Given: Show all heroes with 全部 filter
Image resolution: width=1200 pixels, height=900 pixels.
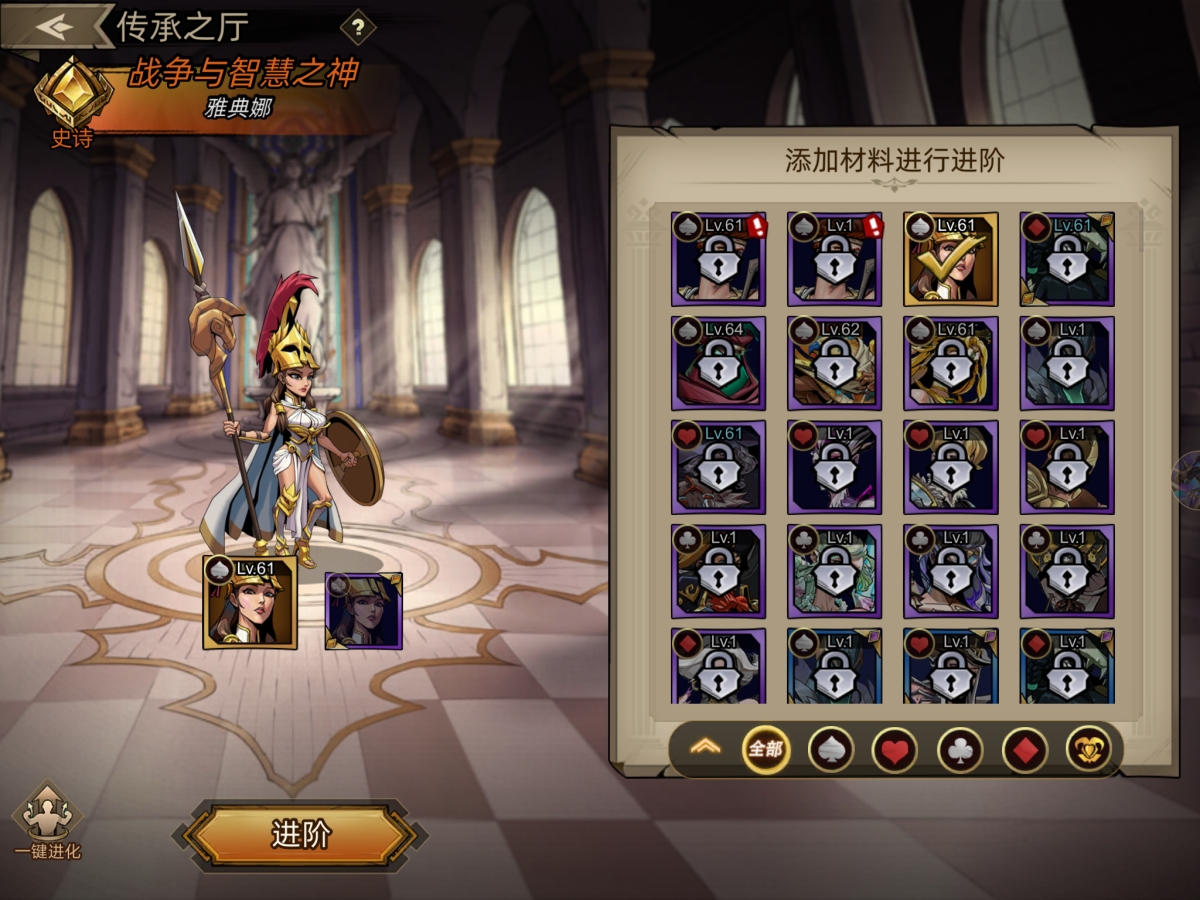Looking at the screenshot, I should (x=765, y=749).
